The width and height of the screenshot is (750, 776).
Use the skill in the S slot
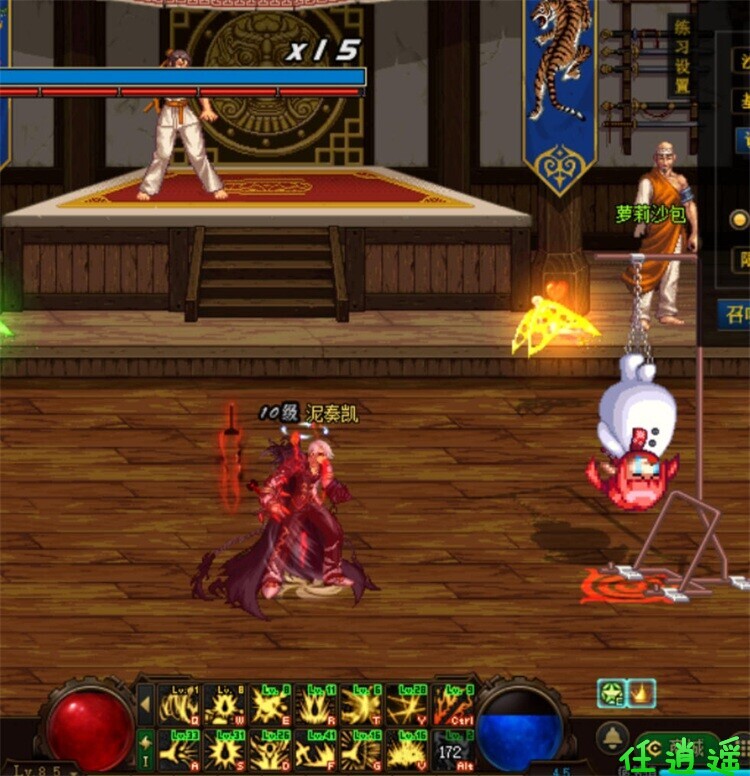(x=225, y=749)
